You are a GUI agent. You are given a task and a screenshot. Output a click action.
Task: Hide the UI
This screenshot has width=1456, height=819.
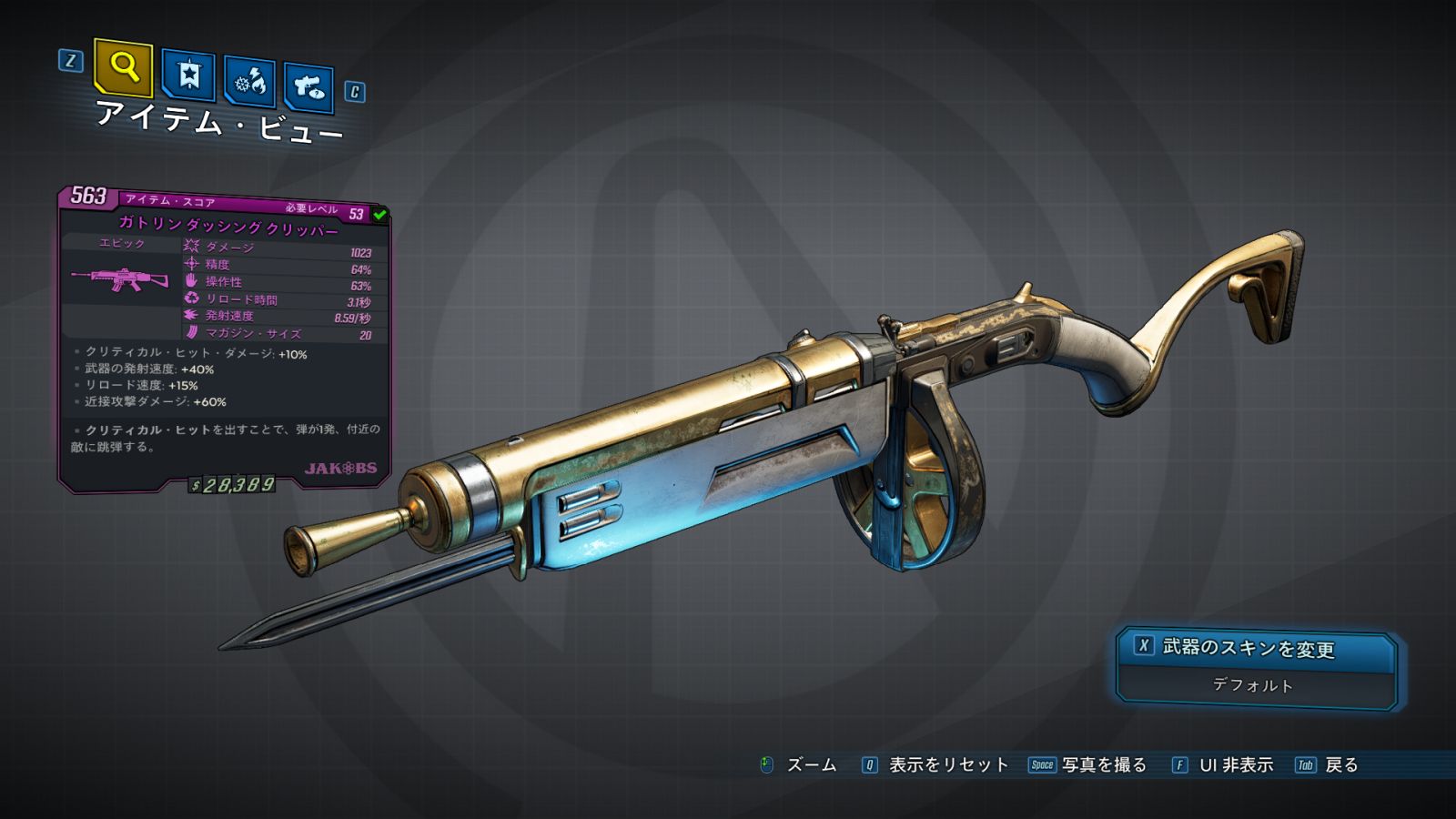pos(1222,765)
